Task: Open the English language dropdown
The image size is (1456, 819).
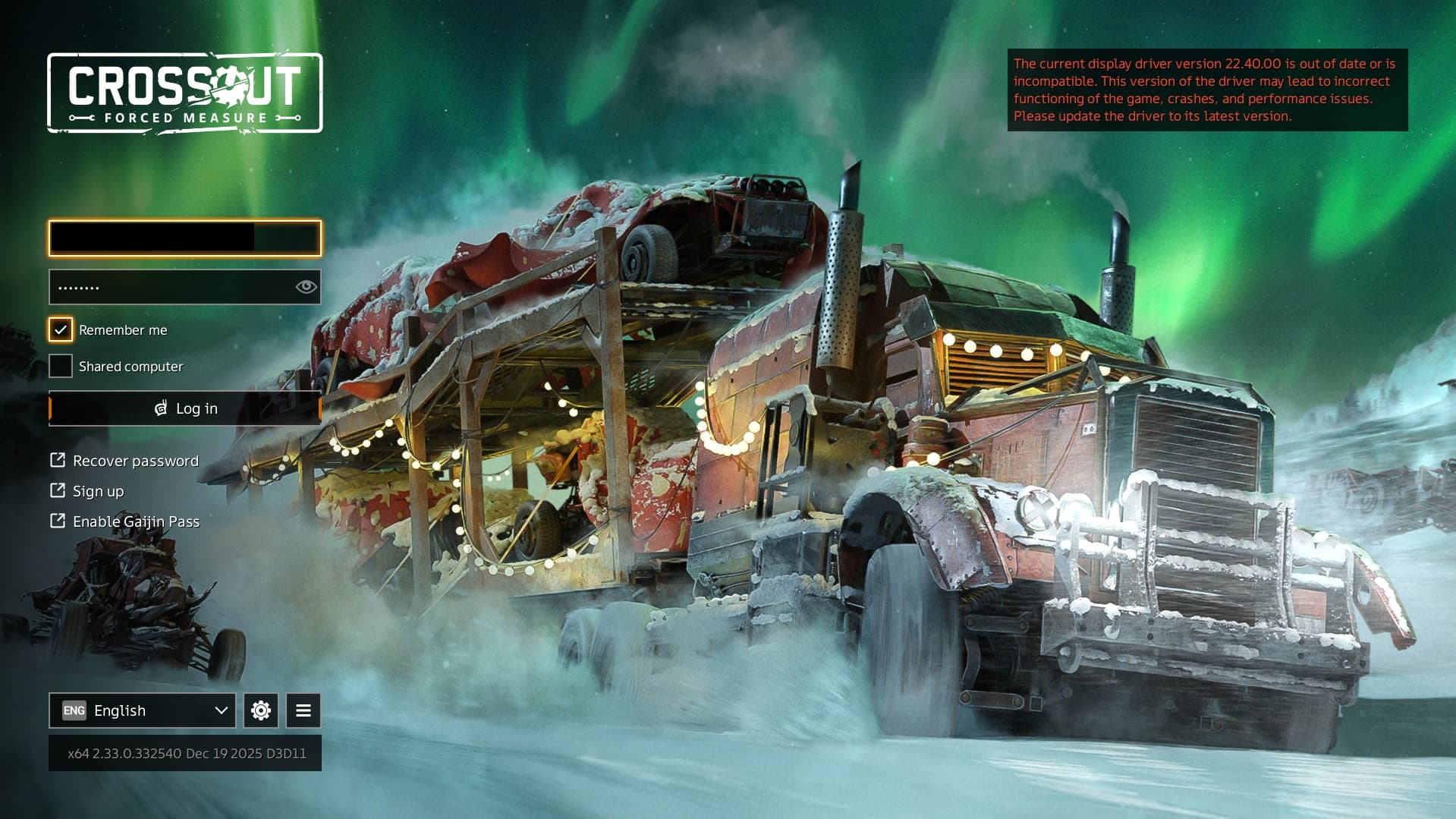Action: [143, 710]
